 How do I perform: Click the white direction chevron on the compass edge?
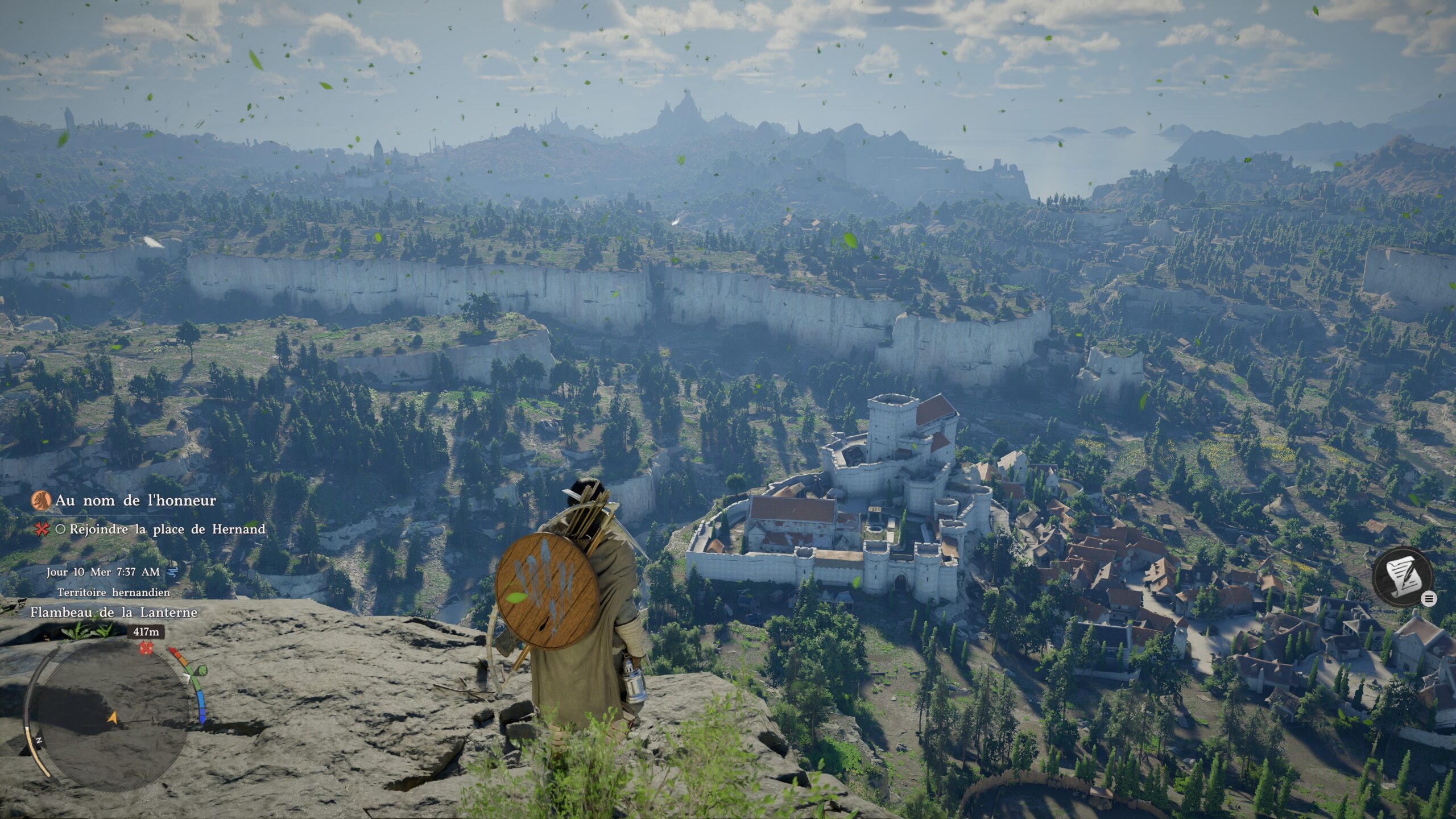coord(187,678)
